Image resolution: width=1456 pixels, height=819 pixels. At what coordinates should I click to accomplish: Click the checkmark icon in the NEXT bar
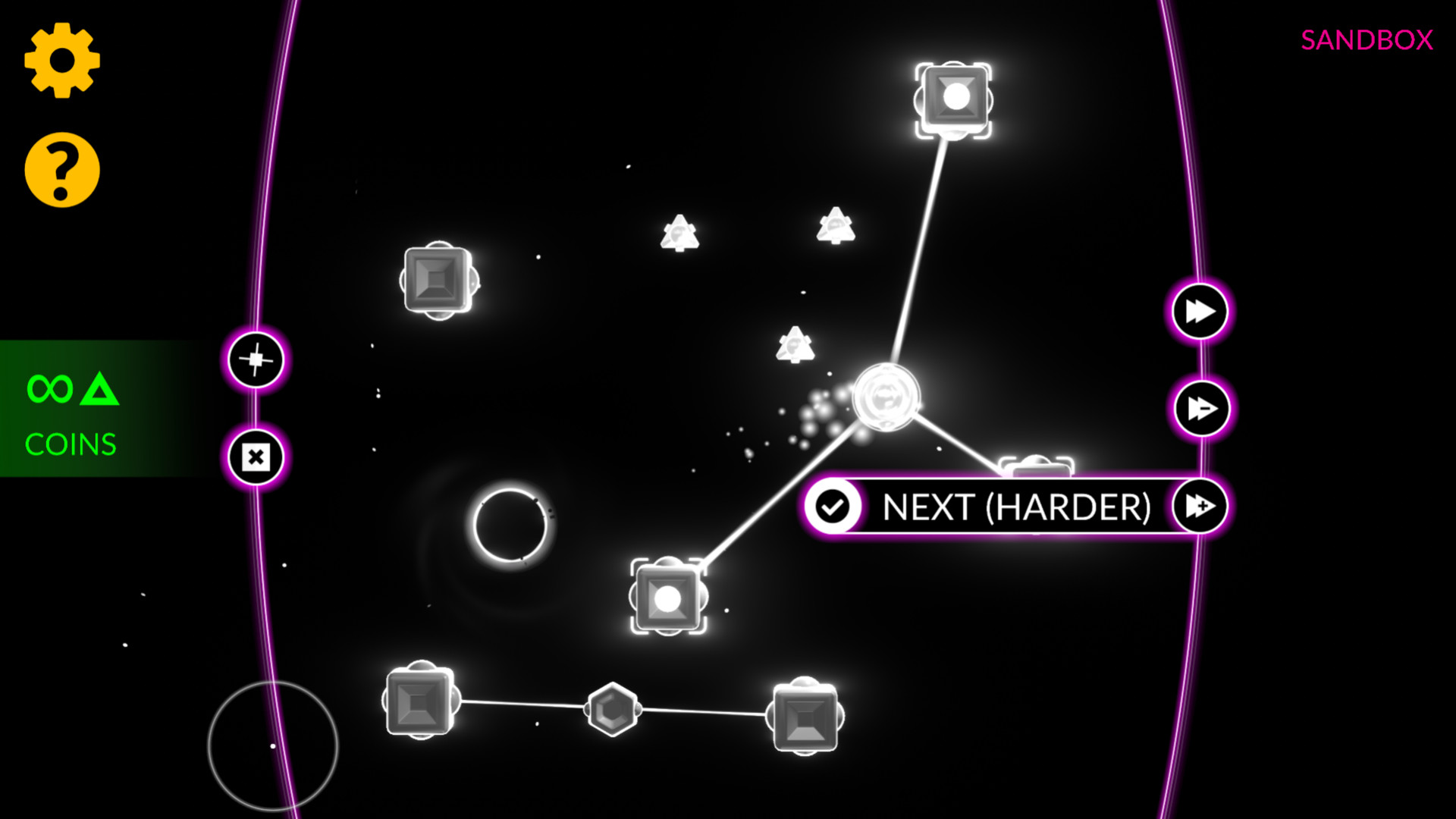coord(834,507)
